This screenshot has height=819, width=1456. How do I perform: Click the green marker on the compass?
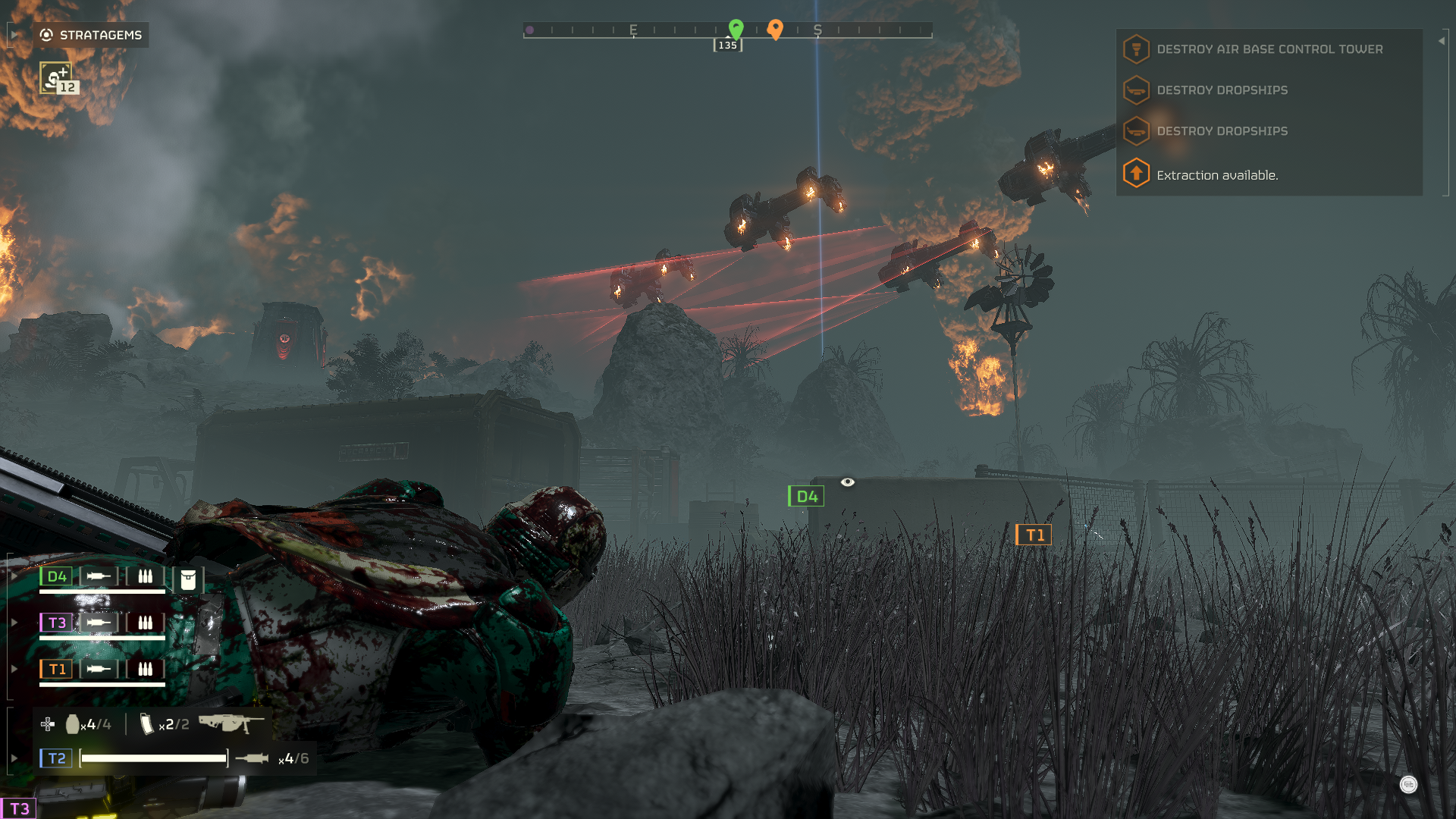click(x=736, y=29)
